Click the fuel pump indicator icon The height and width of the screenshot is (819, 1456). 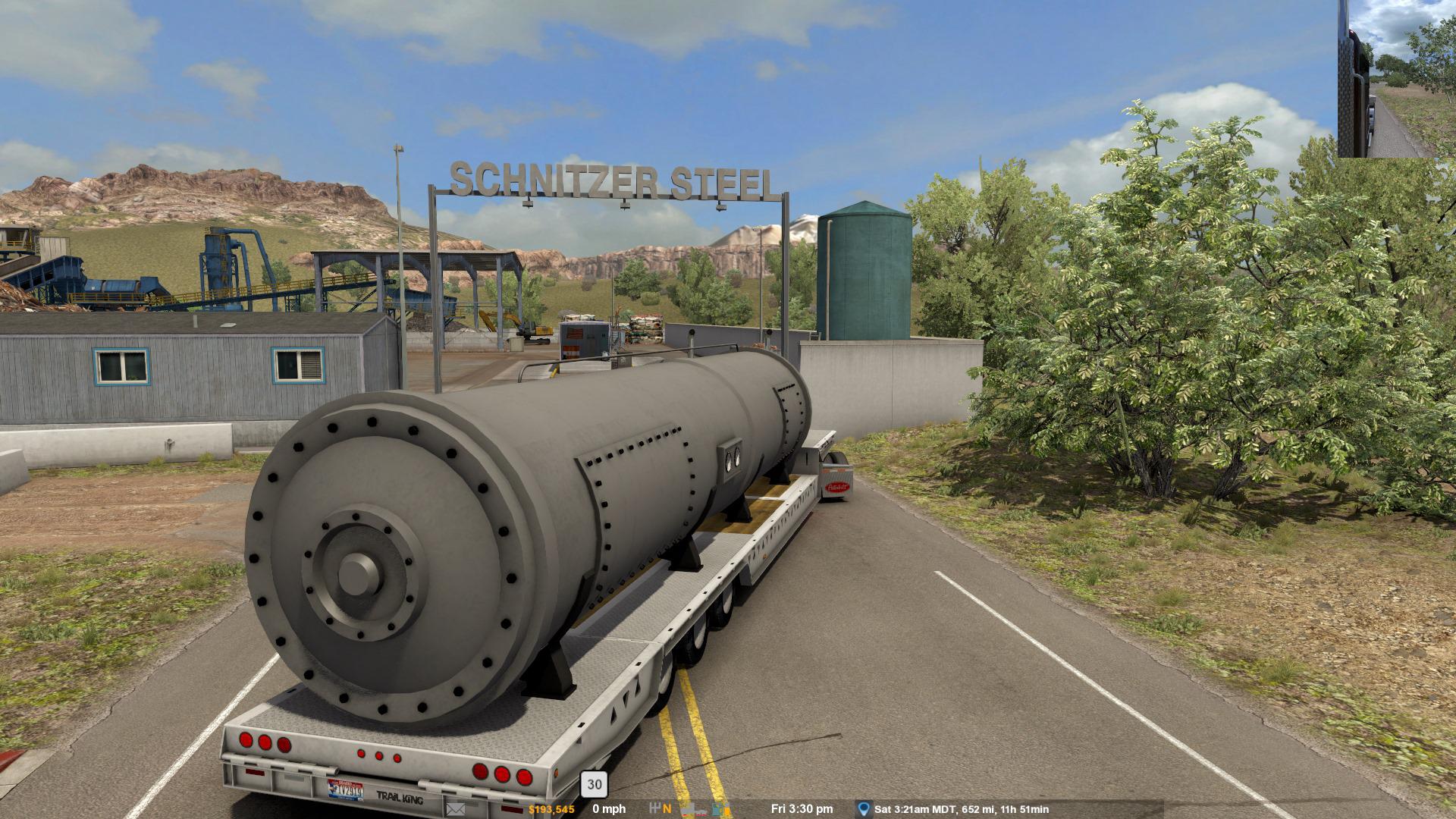(x=721, y=809)
